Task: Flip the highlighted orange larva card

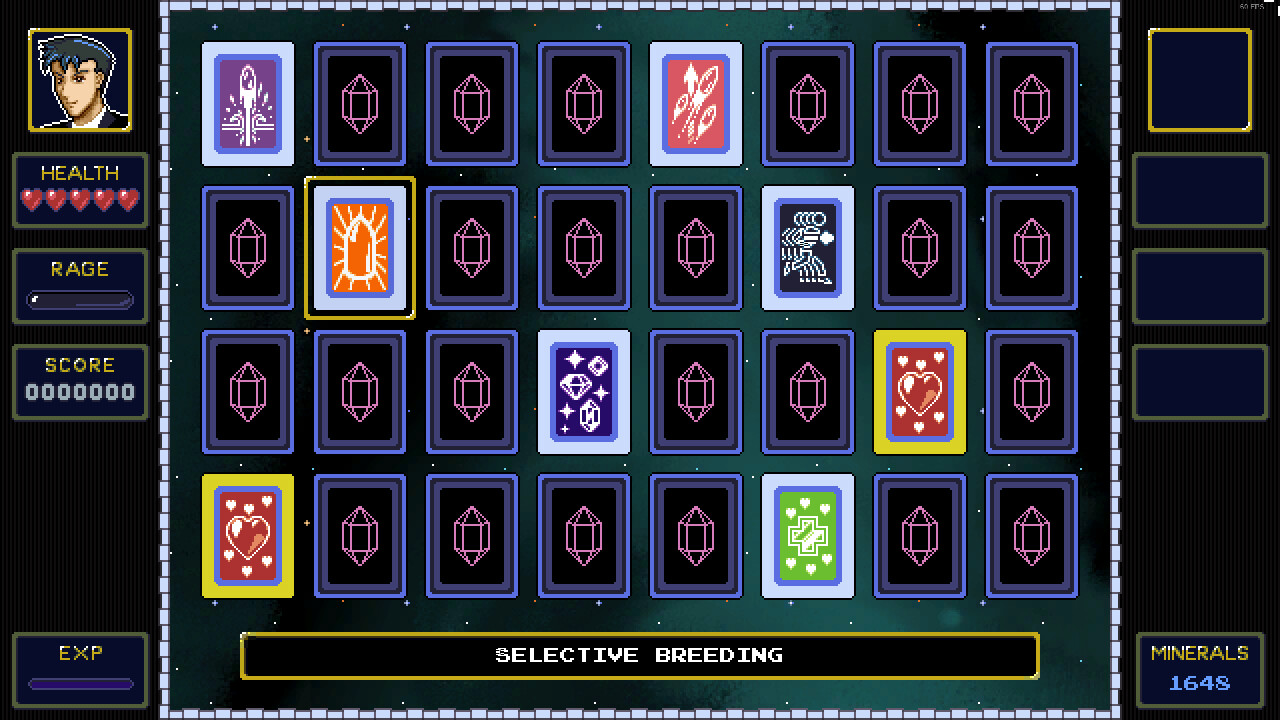Action: point(359,247)
